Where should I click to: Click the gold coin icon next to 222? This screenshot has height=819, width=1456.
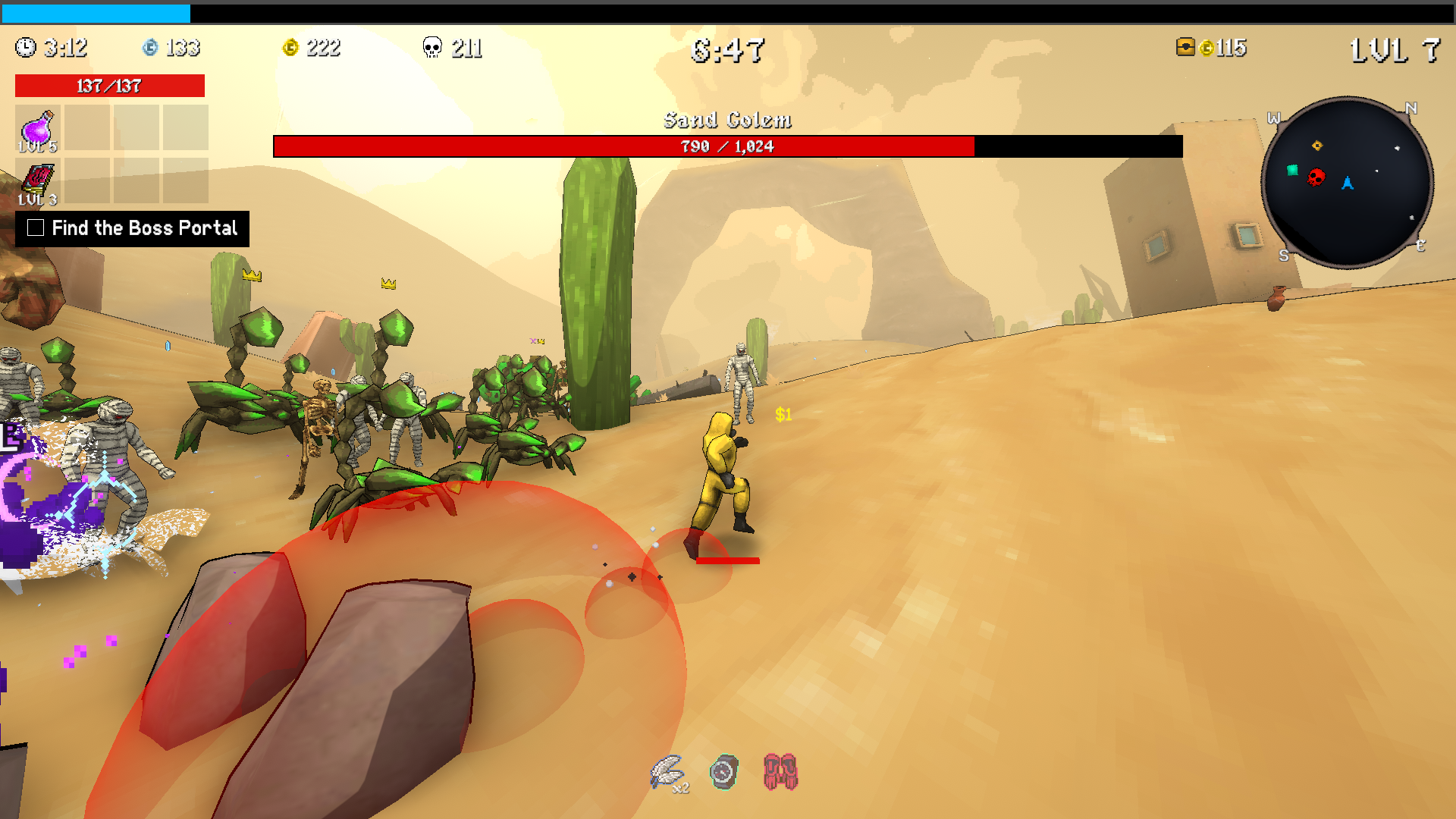[x=289, y=48]
